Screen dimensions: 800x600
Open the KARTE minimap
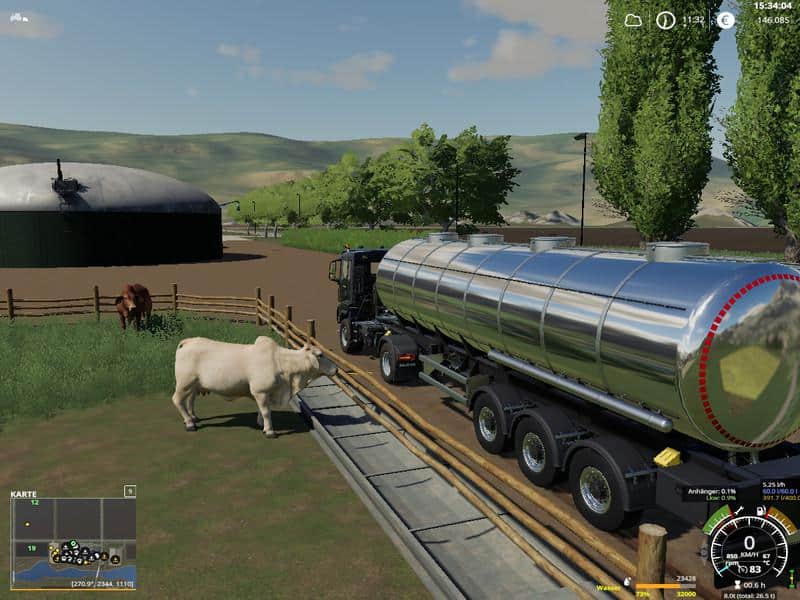click(73, 543)
